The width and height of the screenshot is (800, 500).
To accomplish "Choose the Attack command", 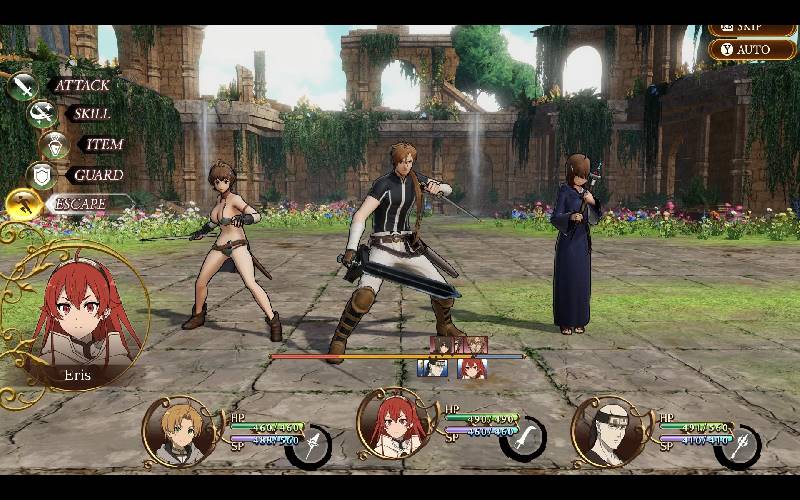I will pyautogui.click(x=80, y=85).
